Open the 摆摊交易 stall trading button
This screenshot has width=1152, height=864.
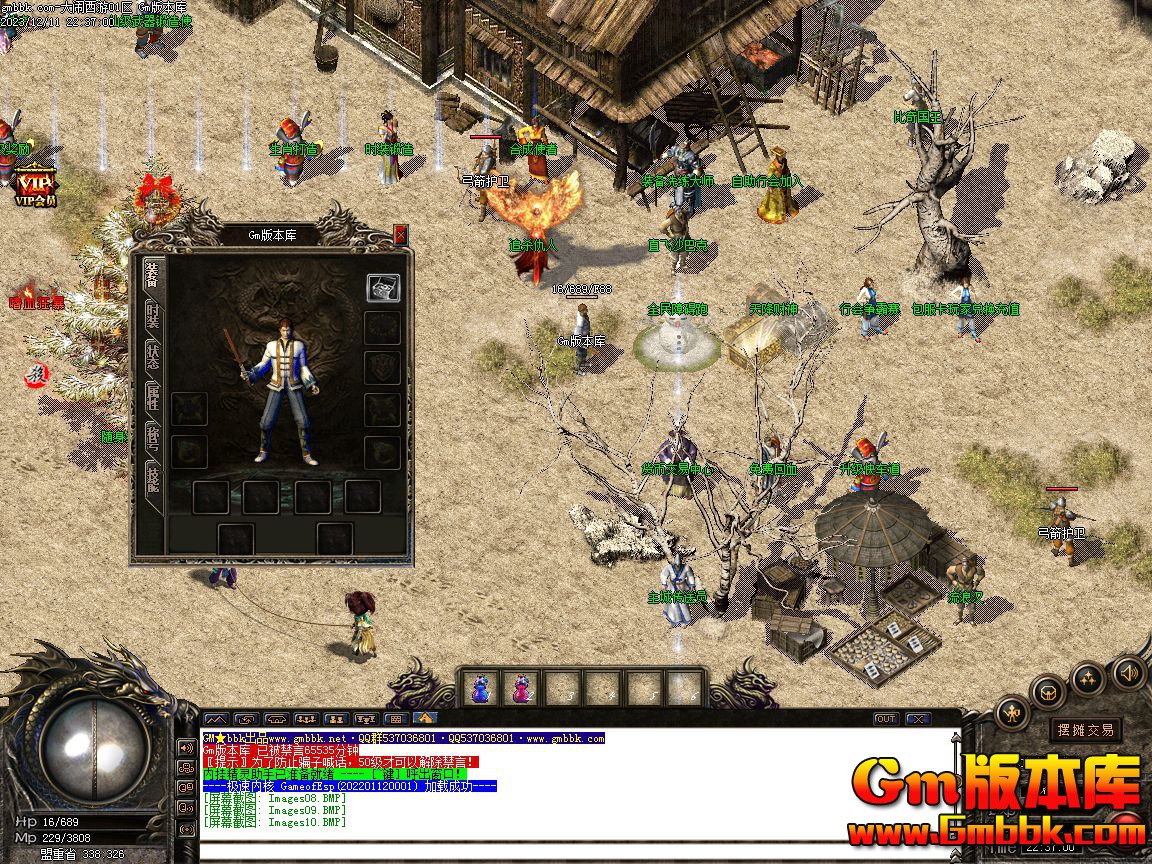(x=1085, y=730)
